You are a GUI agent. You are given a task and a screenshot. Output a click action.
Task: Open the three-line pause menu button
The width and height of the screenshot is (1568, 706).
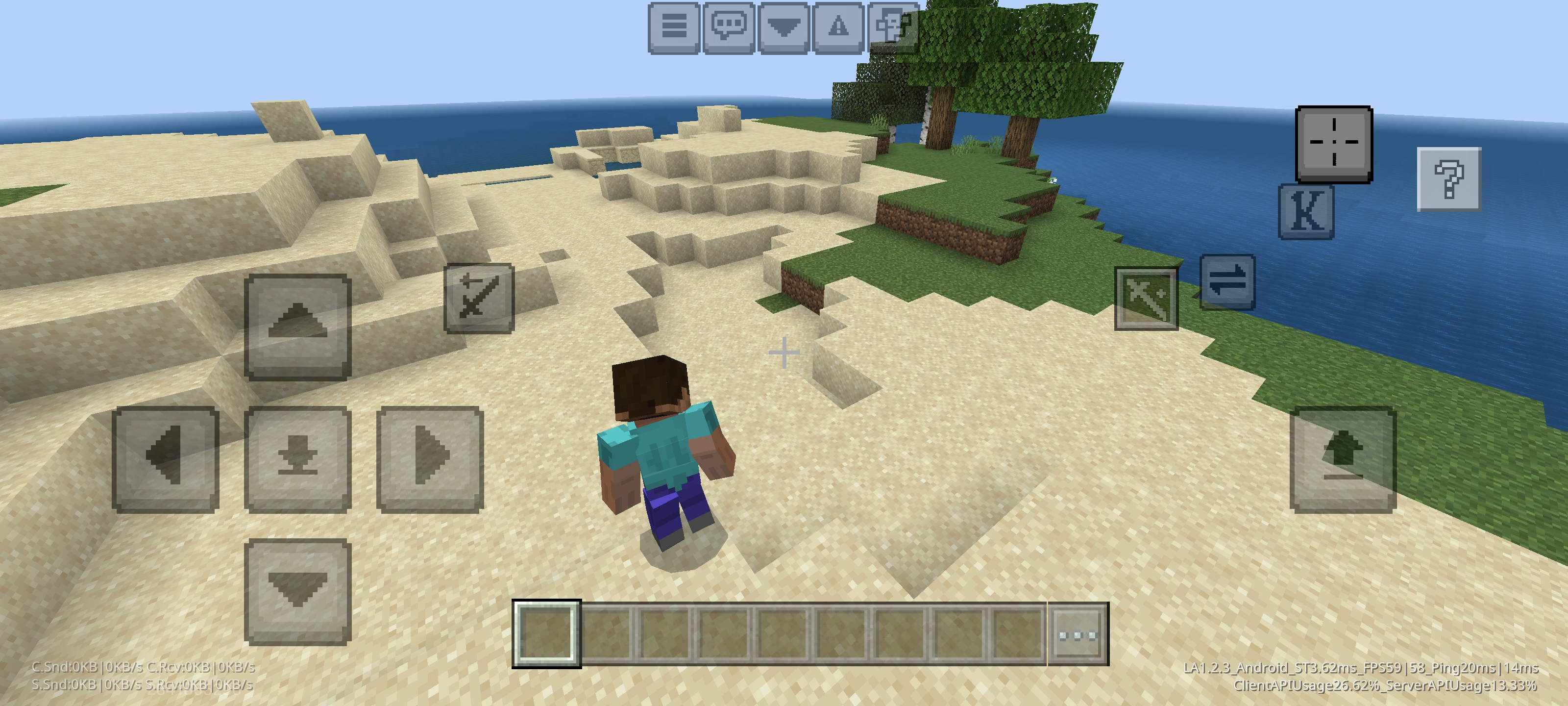click(x=673, y=27)
